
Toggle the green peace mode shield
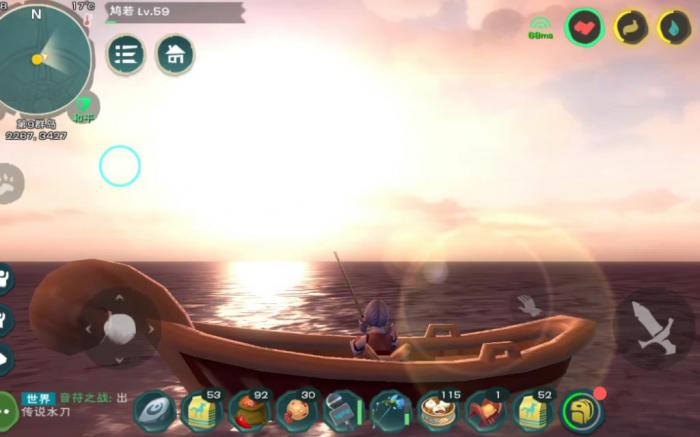coord(84,107)
